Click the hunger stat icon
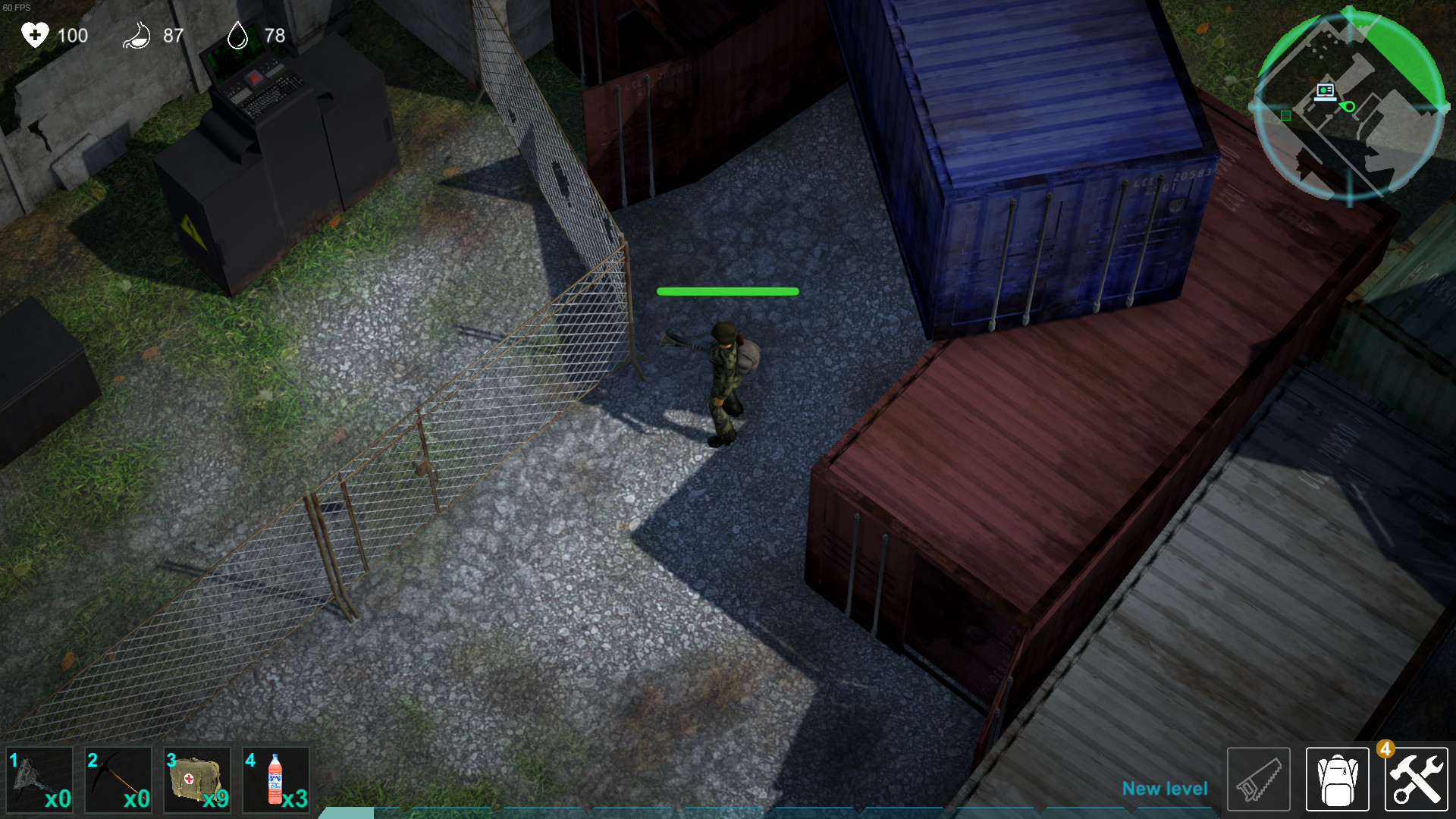Image resolution: width=1456 pixels, height=819 pixels. click(136, 35)
